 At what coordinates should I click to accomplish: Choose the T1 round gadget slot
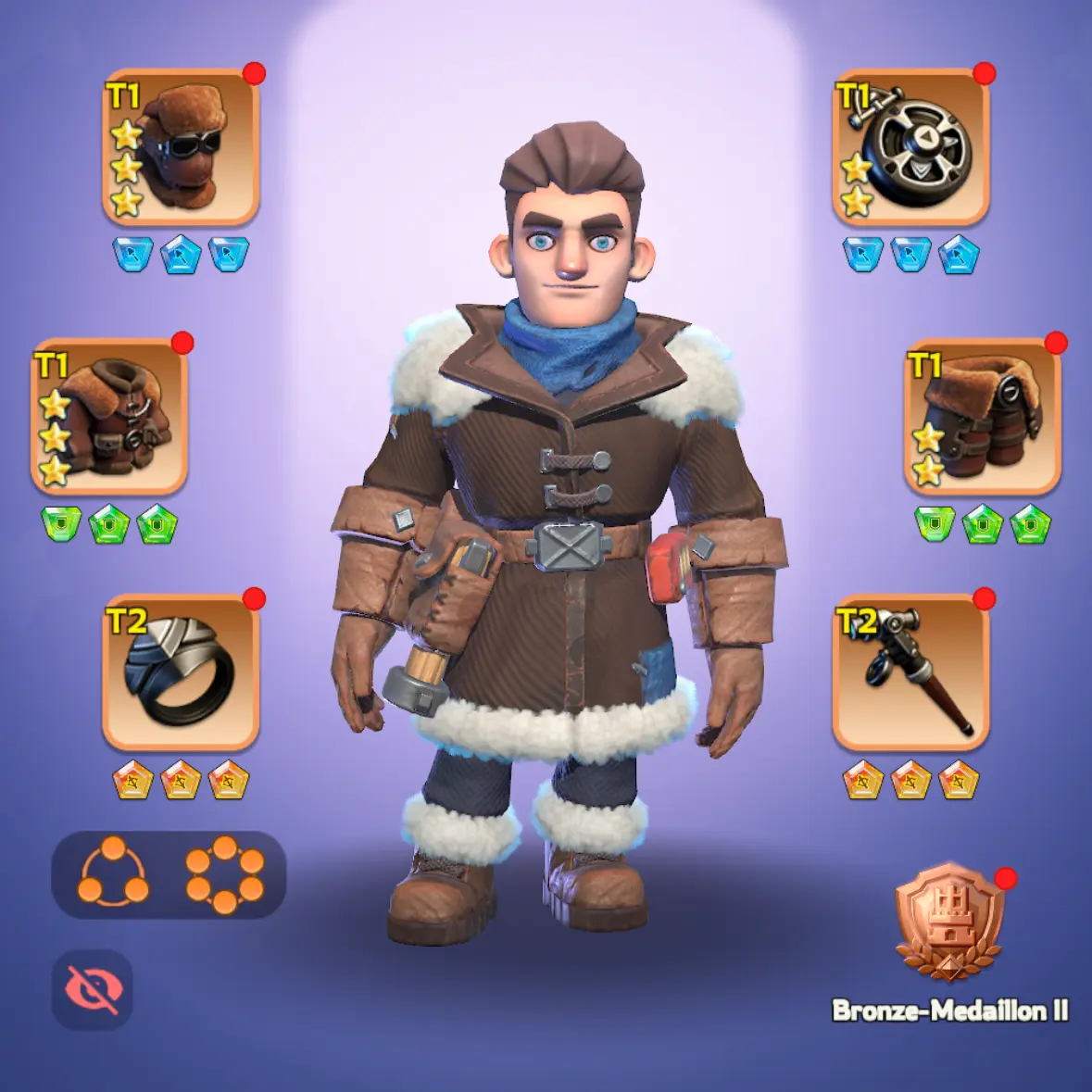910,147
